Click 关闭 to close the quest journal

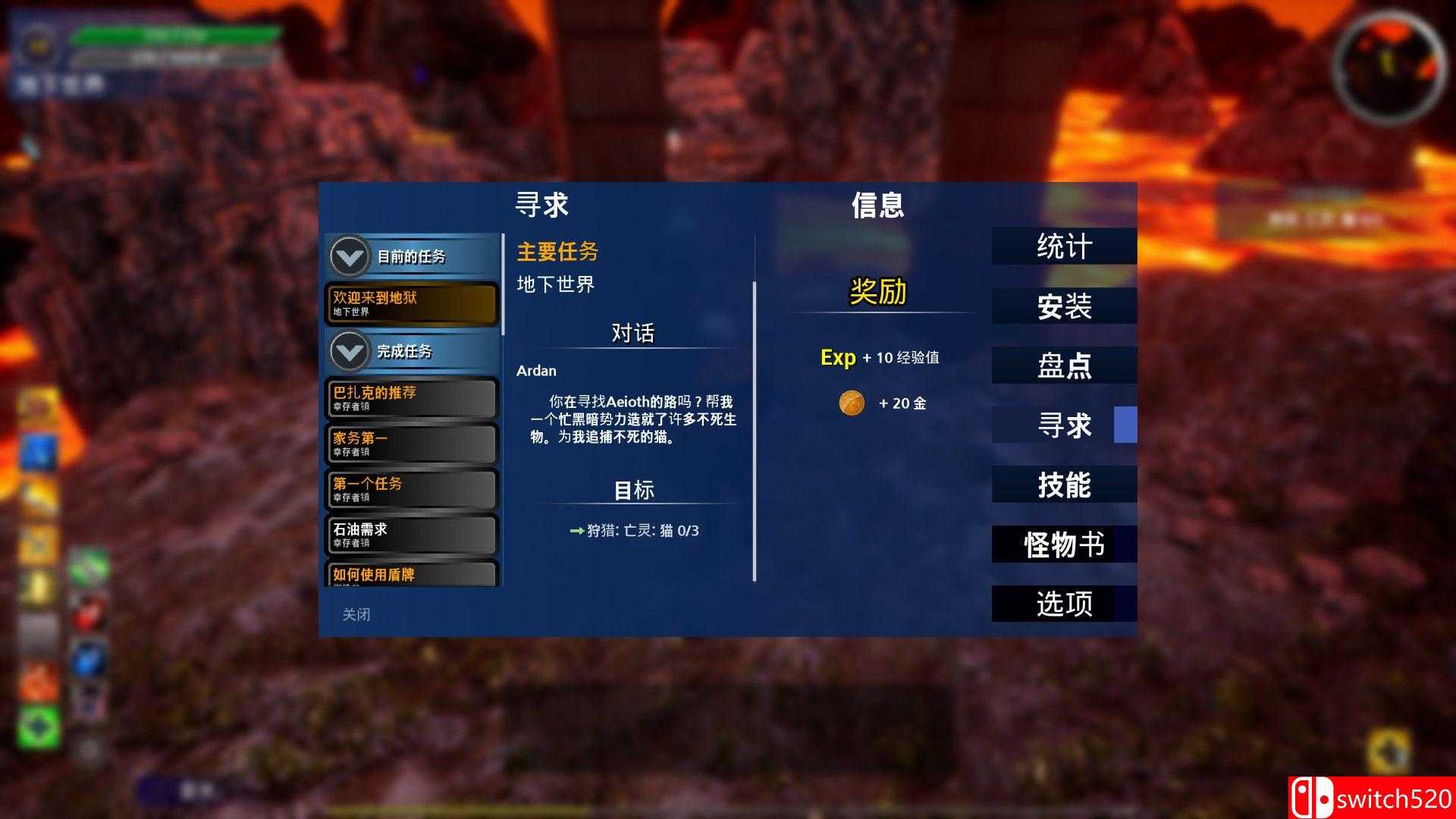coord(356,614)
